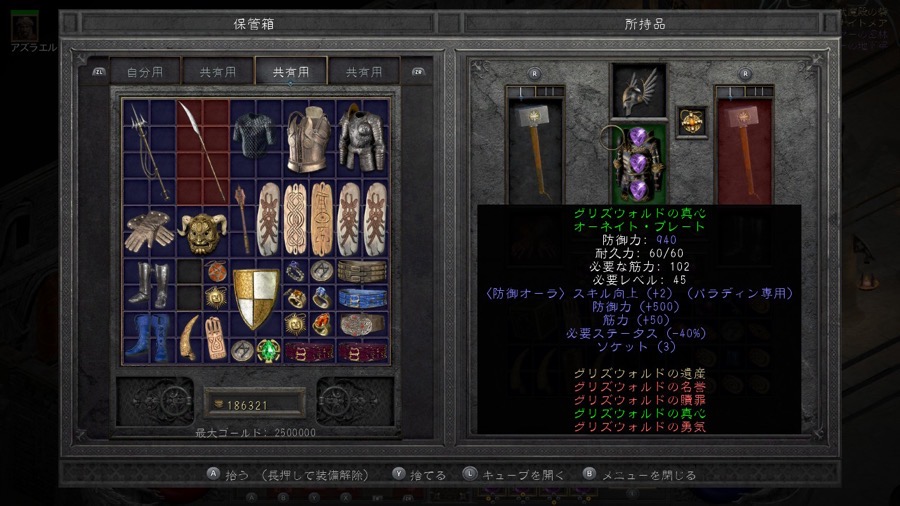Screen dimensions: 900x506
Task: Select the equipped socketed Griswold body armor
Action: (x=638, y=162)
